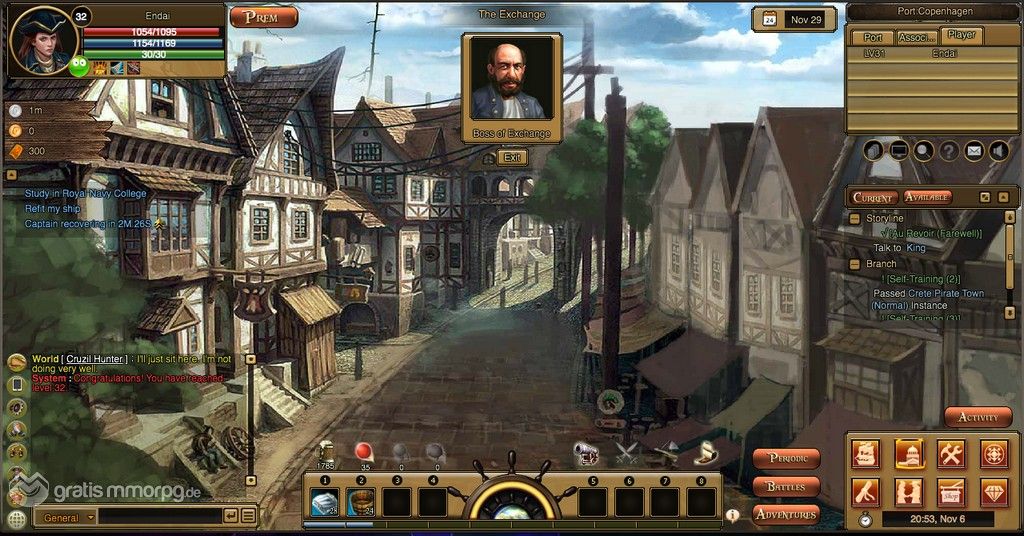
Task: Open the diamond gem icon
Action: (x=993, y=492)
